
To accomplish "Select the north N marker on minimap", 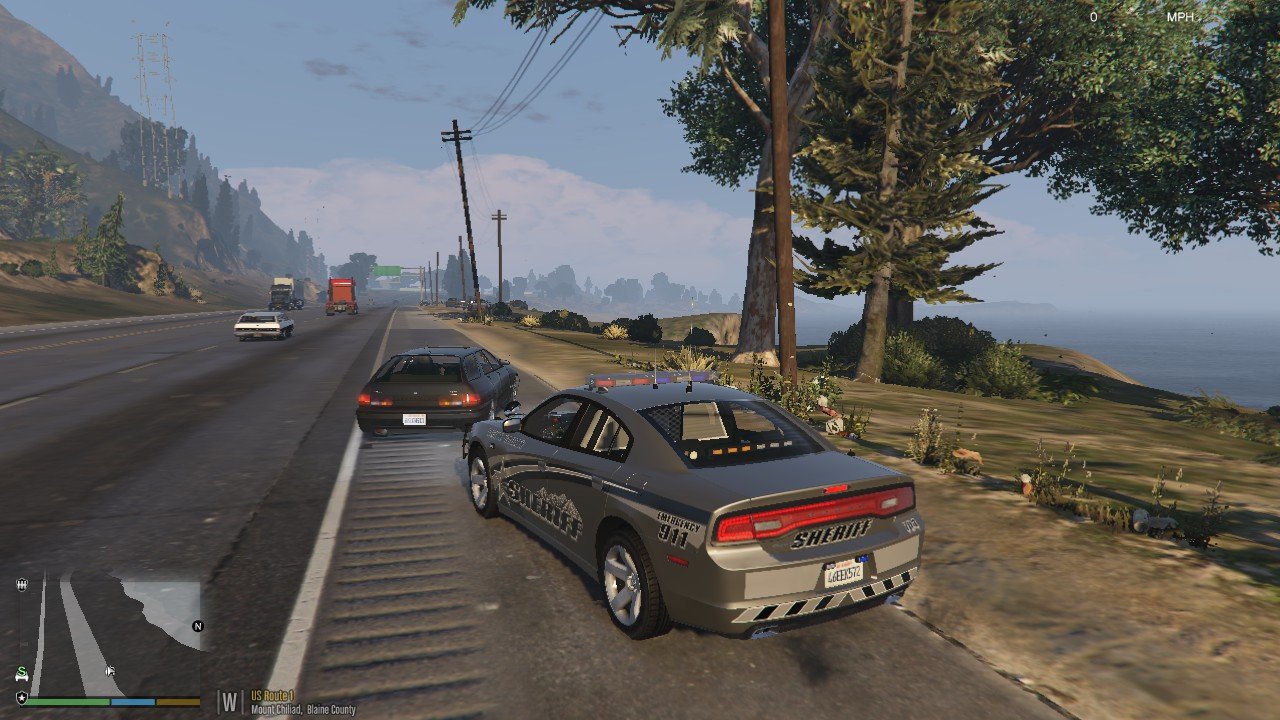I will tap(197, 627).
